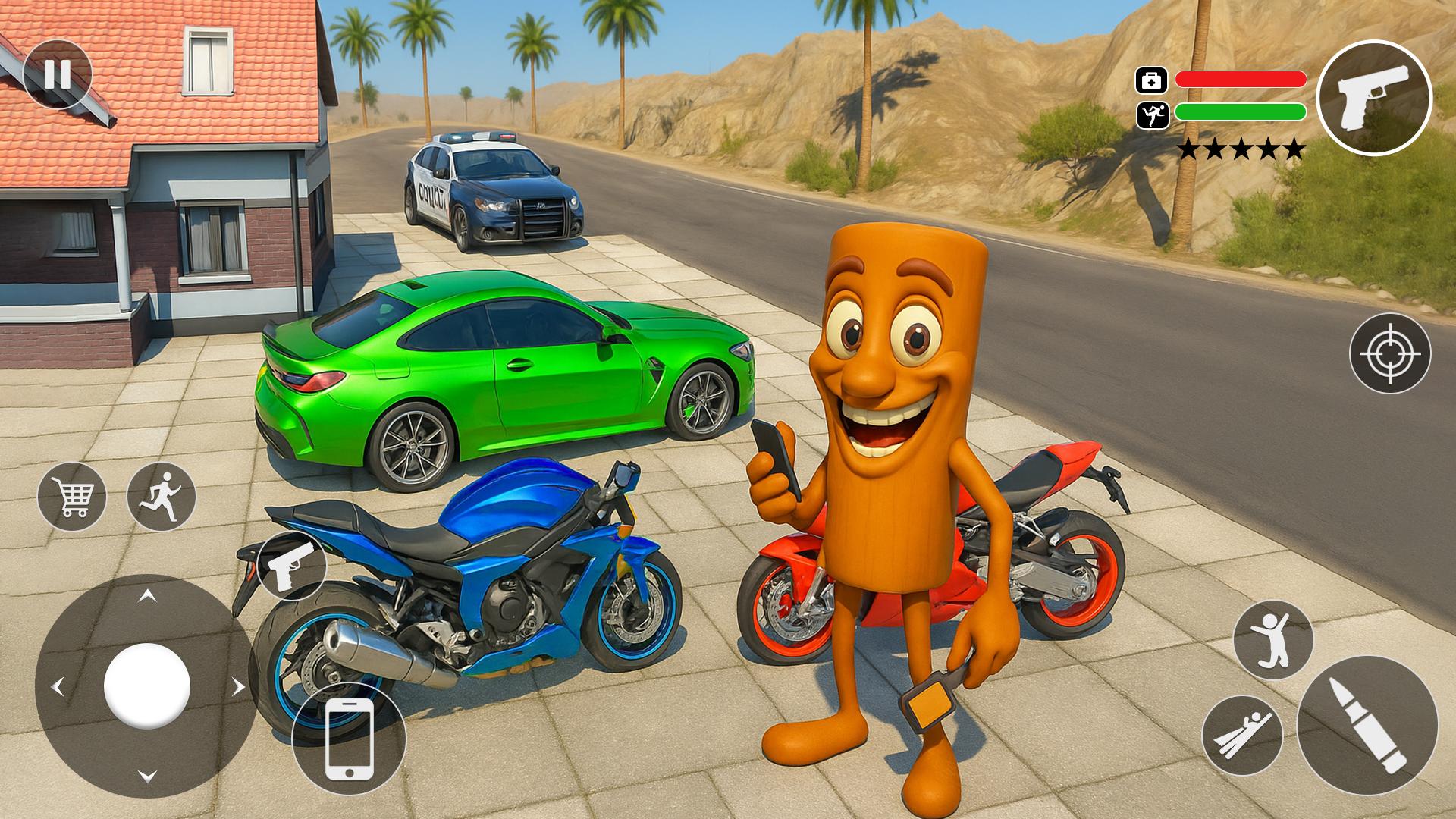
Task: Tap the small pistol button near the joystick
Action: (x=292, y=565)
